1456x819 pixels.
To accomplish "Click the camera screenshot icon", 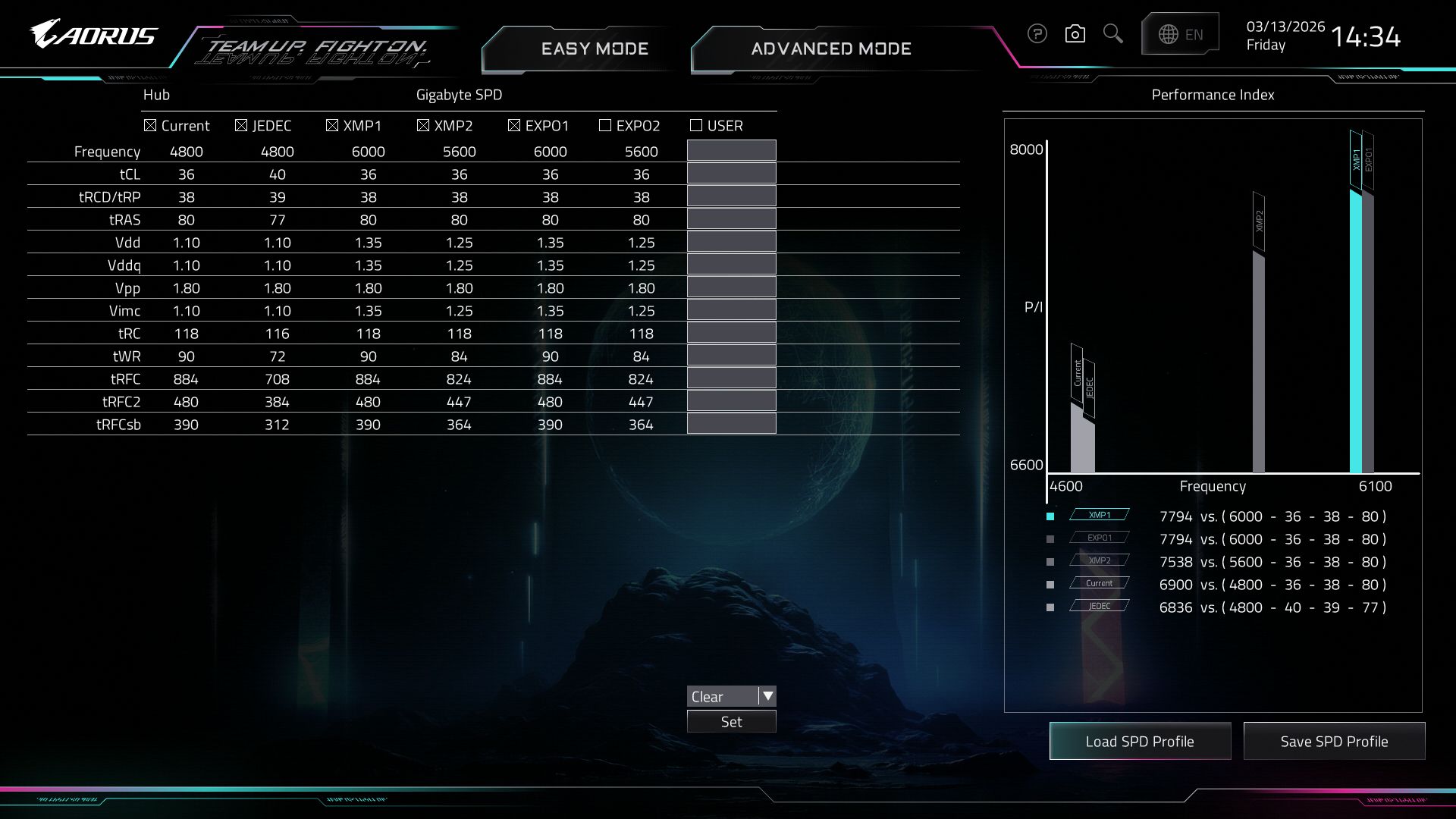I will (1075, 34).
